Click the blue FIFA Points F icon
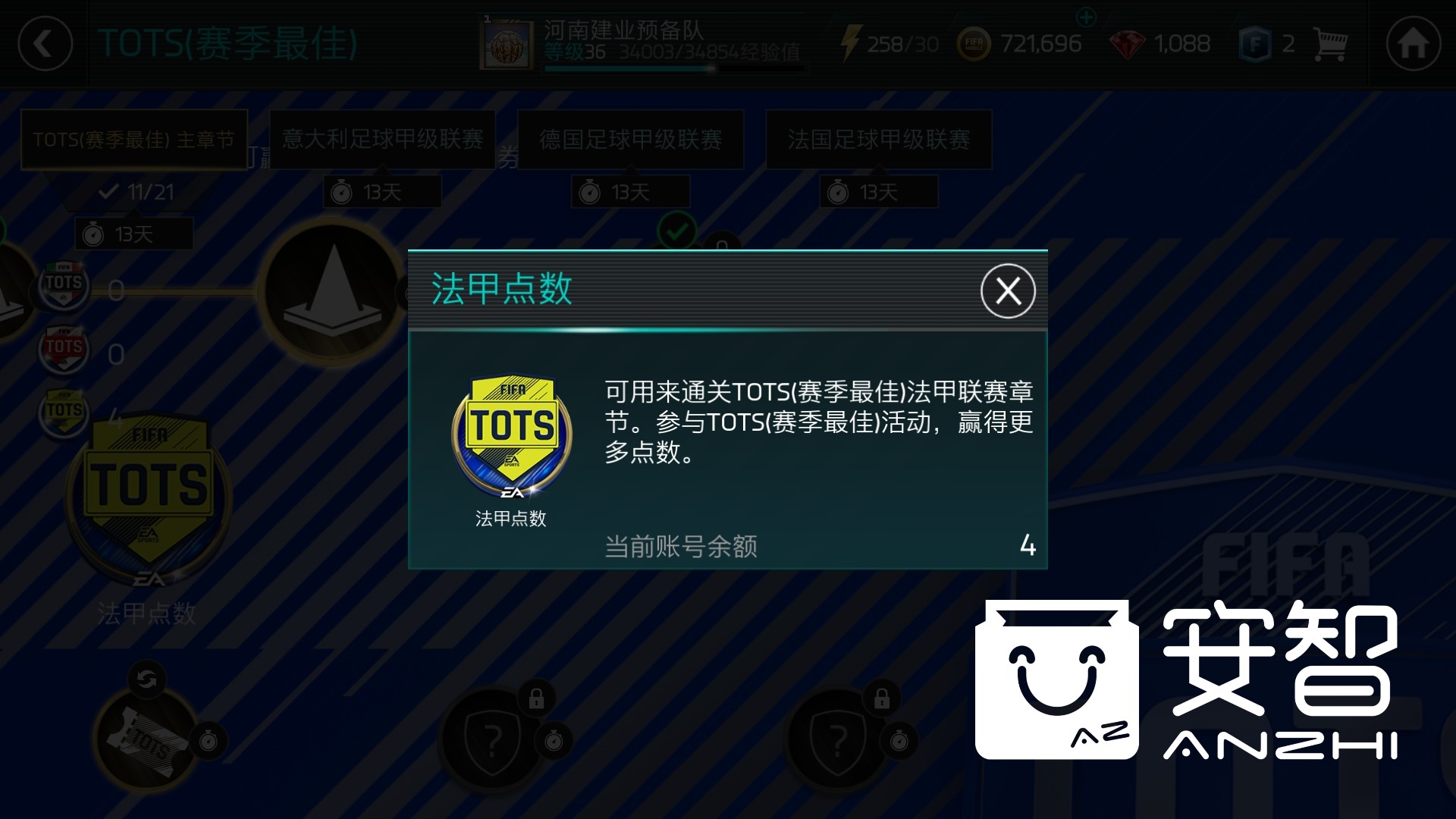 tap(1257, 44)
